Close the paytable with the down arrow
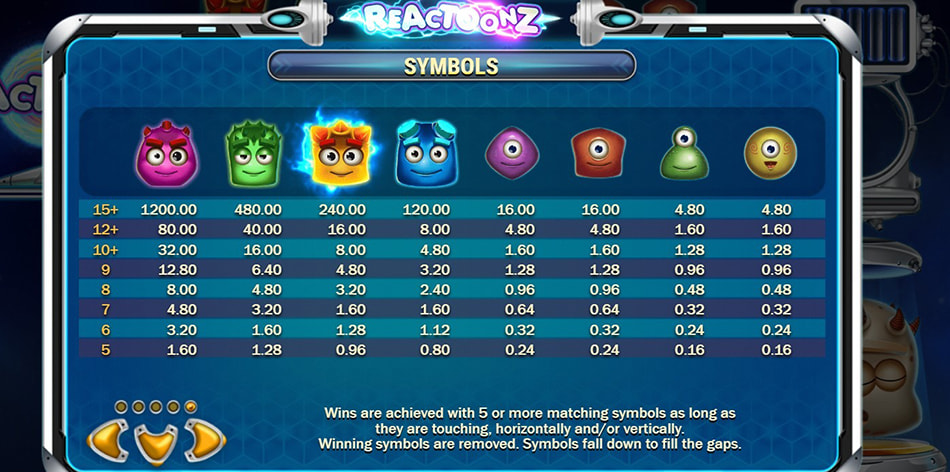 156,444
